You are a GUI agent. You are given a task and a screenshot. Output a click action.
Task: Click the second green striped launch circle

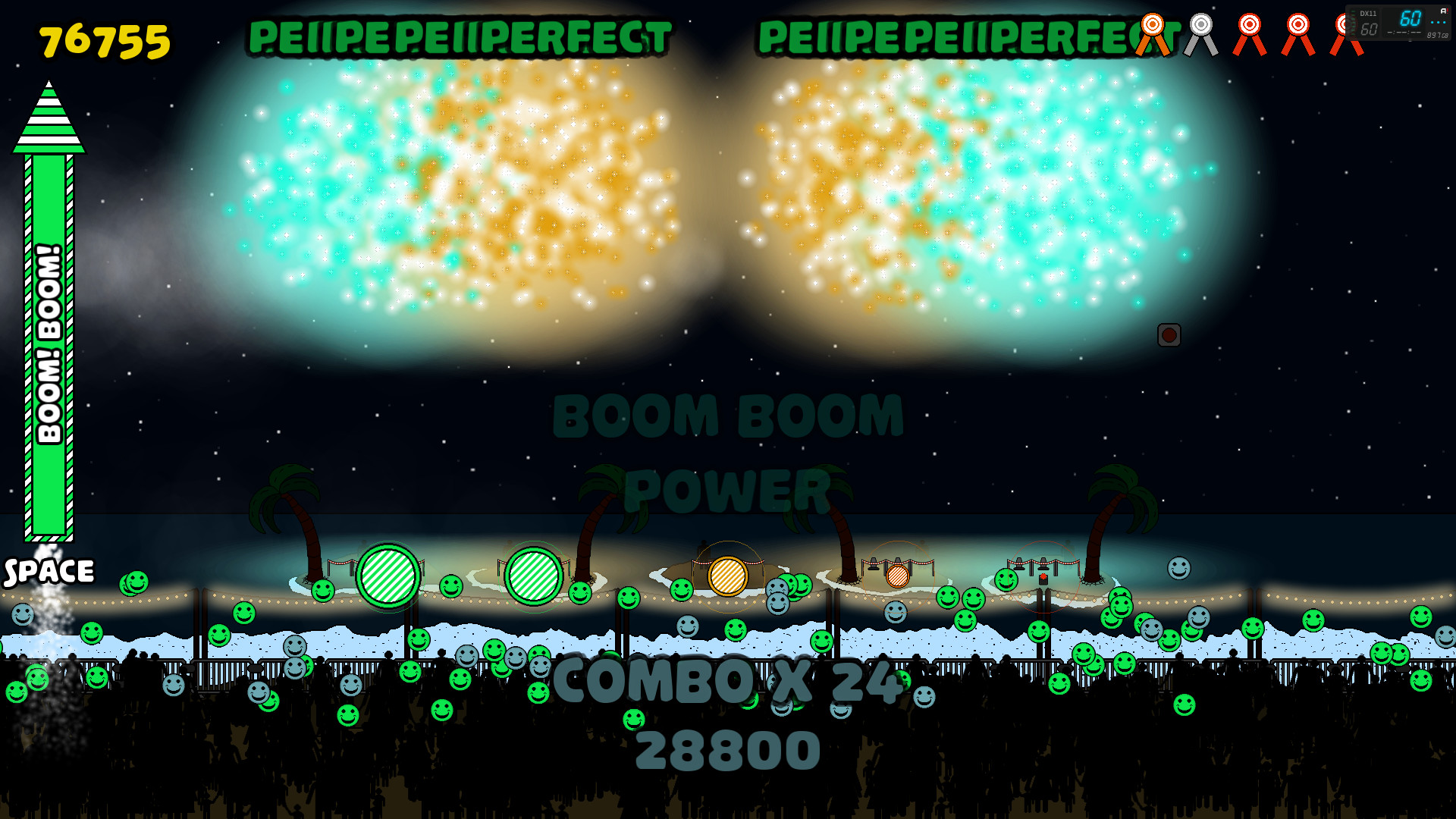tap(538, 578)
